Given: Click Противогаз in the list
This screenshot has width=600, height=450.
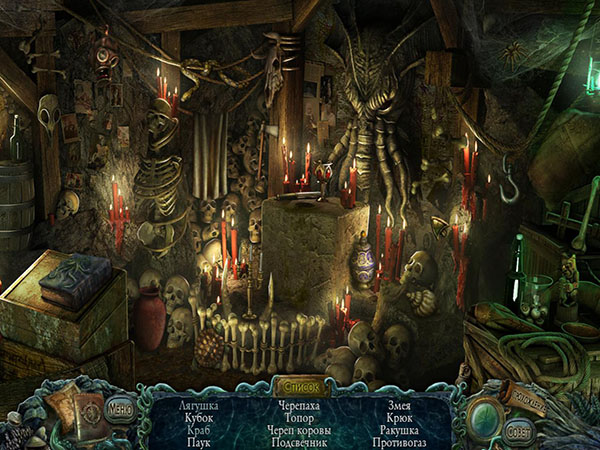Looking at the screenshot, I should [x=400, y=441].
